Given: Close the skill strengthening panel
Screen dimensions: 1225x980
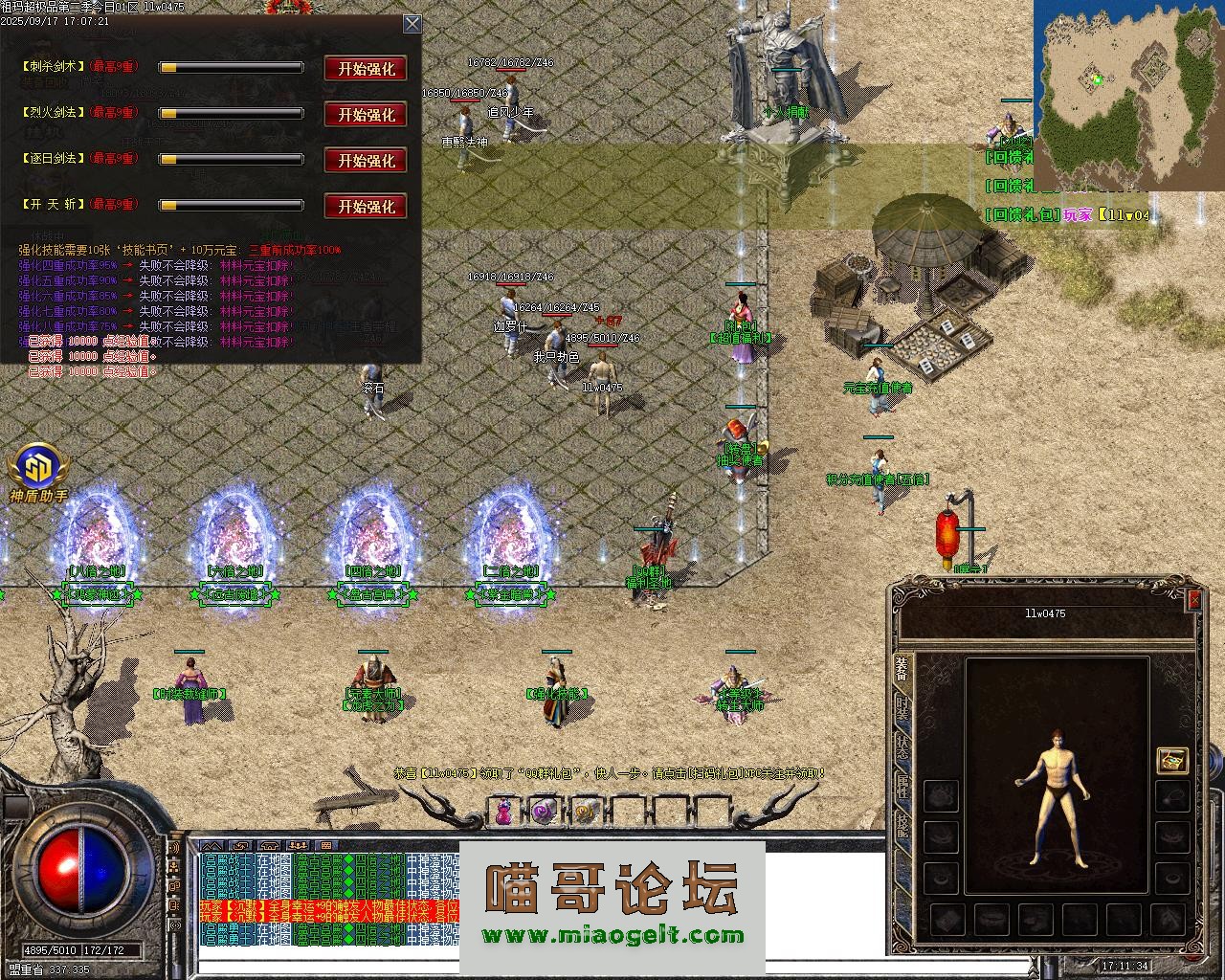Looking at the screenshot, I should click(x=412, y=24).
